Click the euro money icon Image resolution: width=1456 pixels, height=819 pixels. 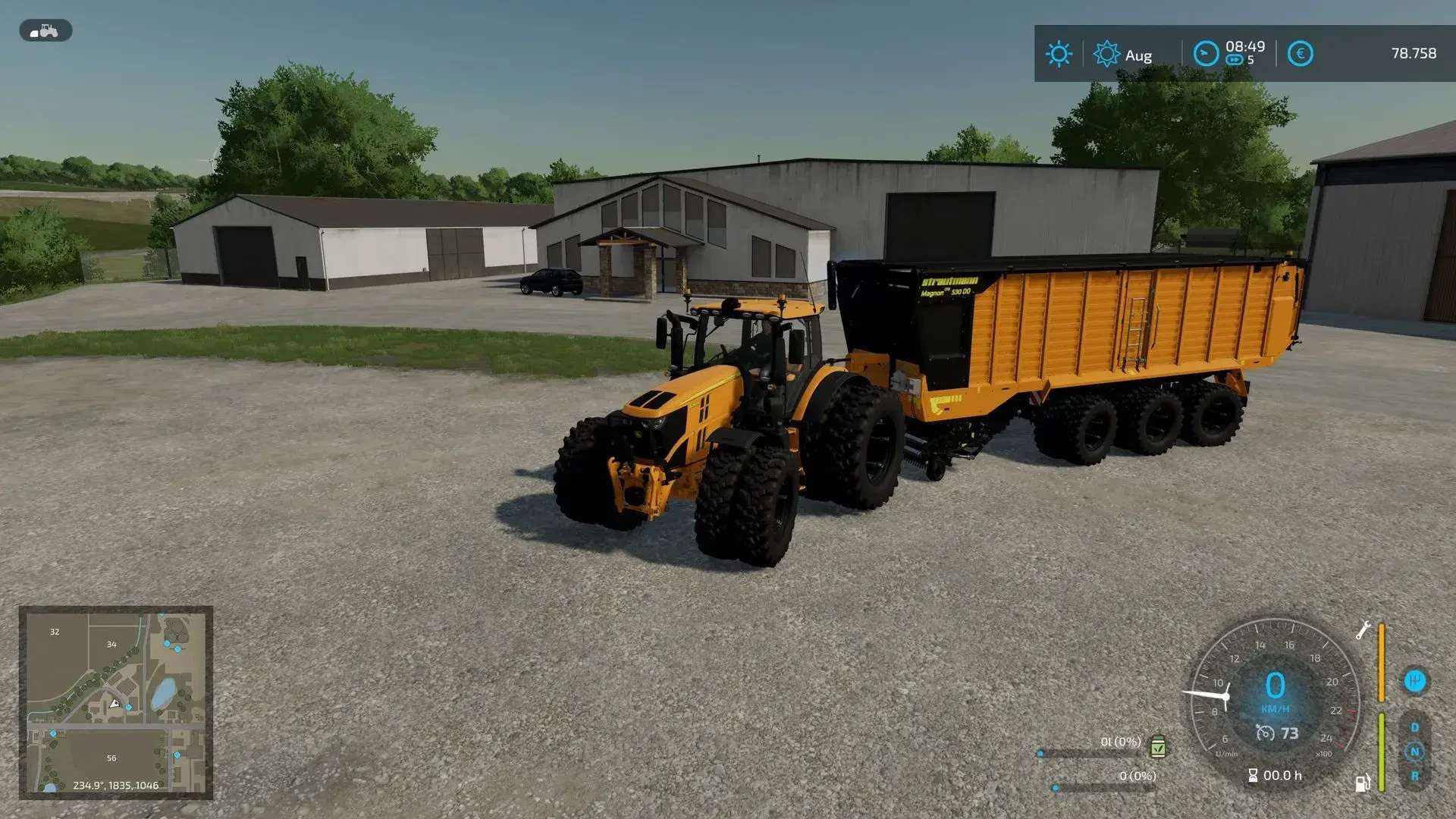pyautogui.click(x=1300, y=54)
